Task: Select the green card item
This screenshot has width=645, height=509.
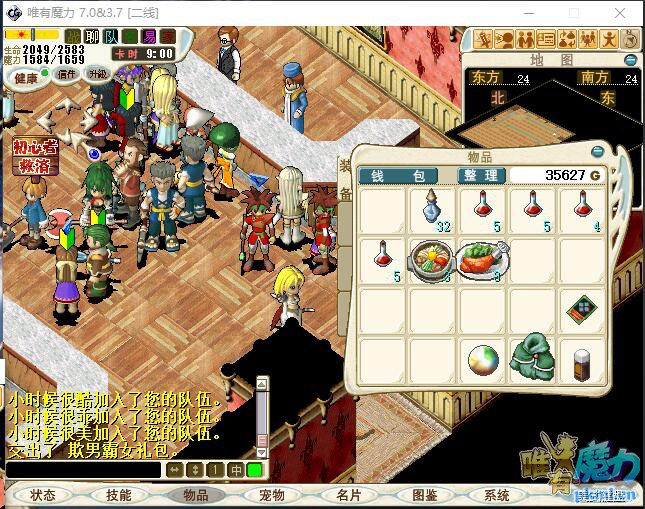Action: pos(581,309)
